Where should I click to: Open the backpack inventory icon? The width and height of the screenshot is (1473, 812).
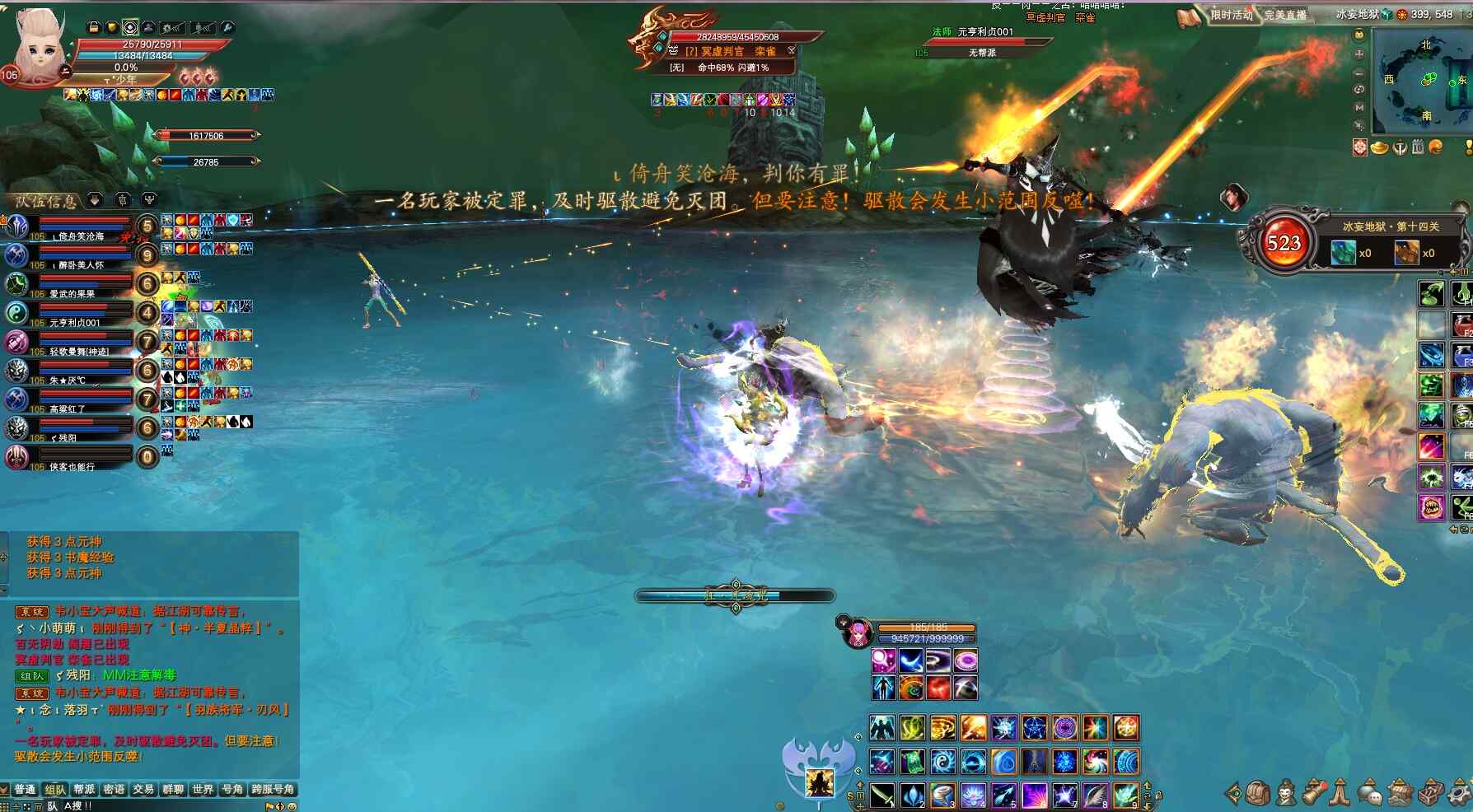tap(1256, 793)
